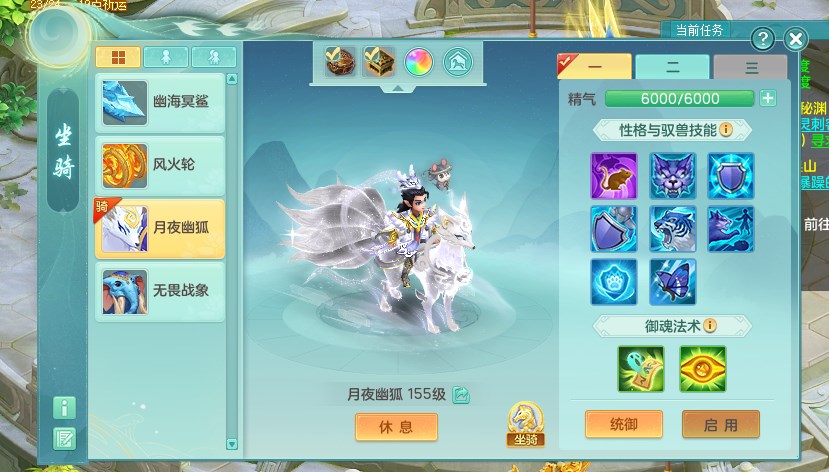Image resolution: width=829 pixels, height=472 pixels.
Task: Switch to skill plan tab 三
Action: [751, 67]
